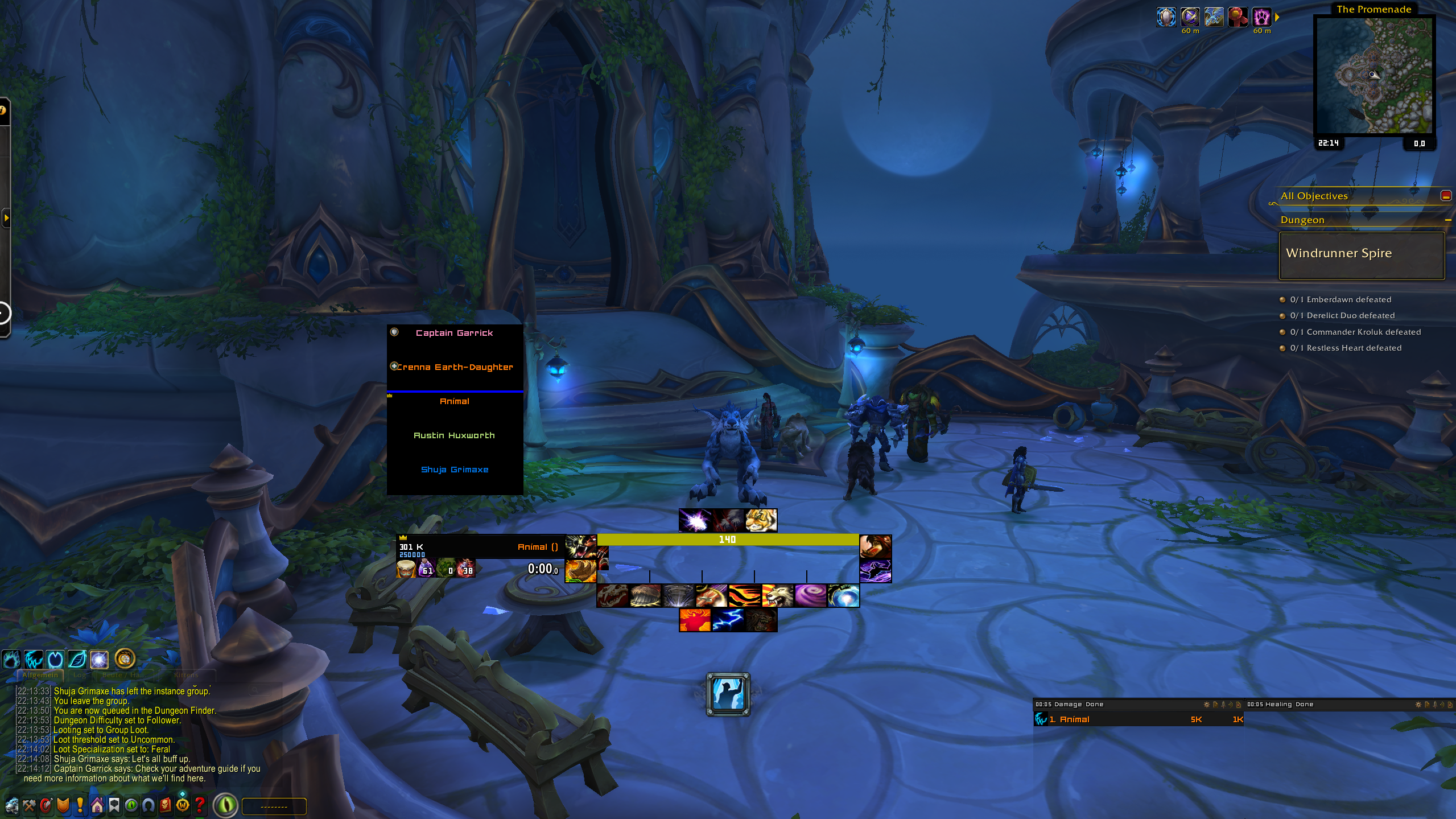Image resolution: width=1456 pixels, height=819 pixels.
Task: Switch to the Log chat tab
Action: coord(80,675)
